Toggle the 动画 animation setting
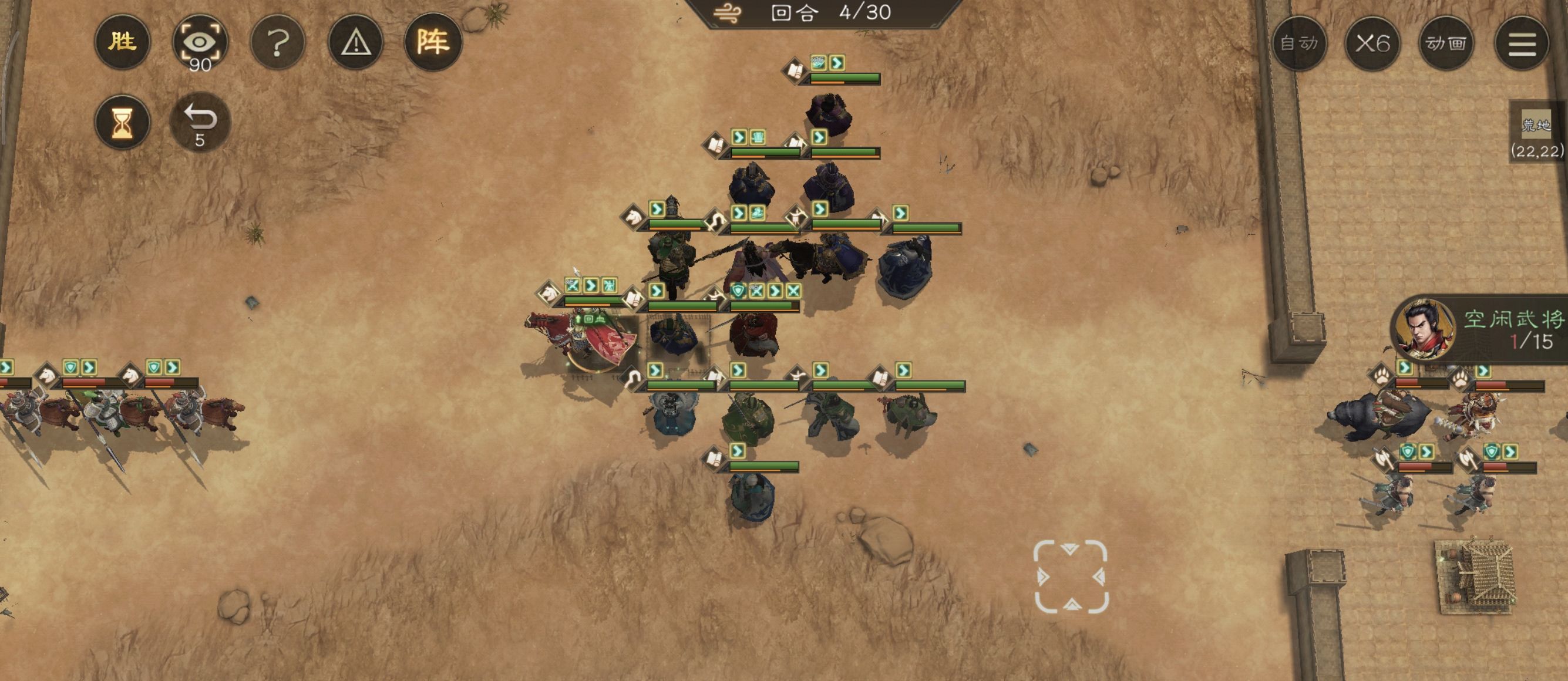Image resolution: width=1568 pixels, height=681 pixels. pos(1446,43)
